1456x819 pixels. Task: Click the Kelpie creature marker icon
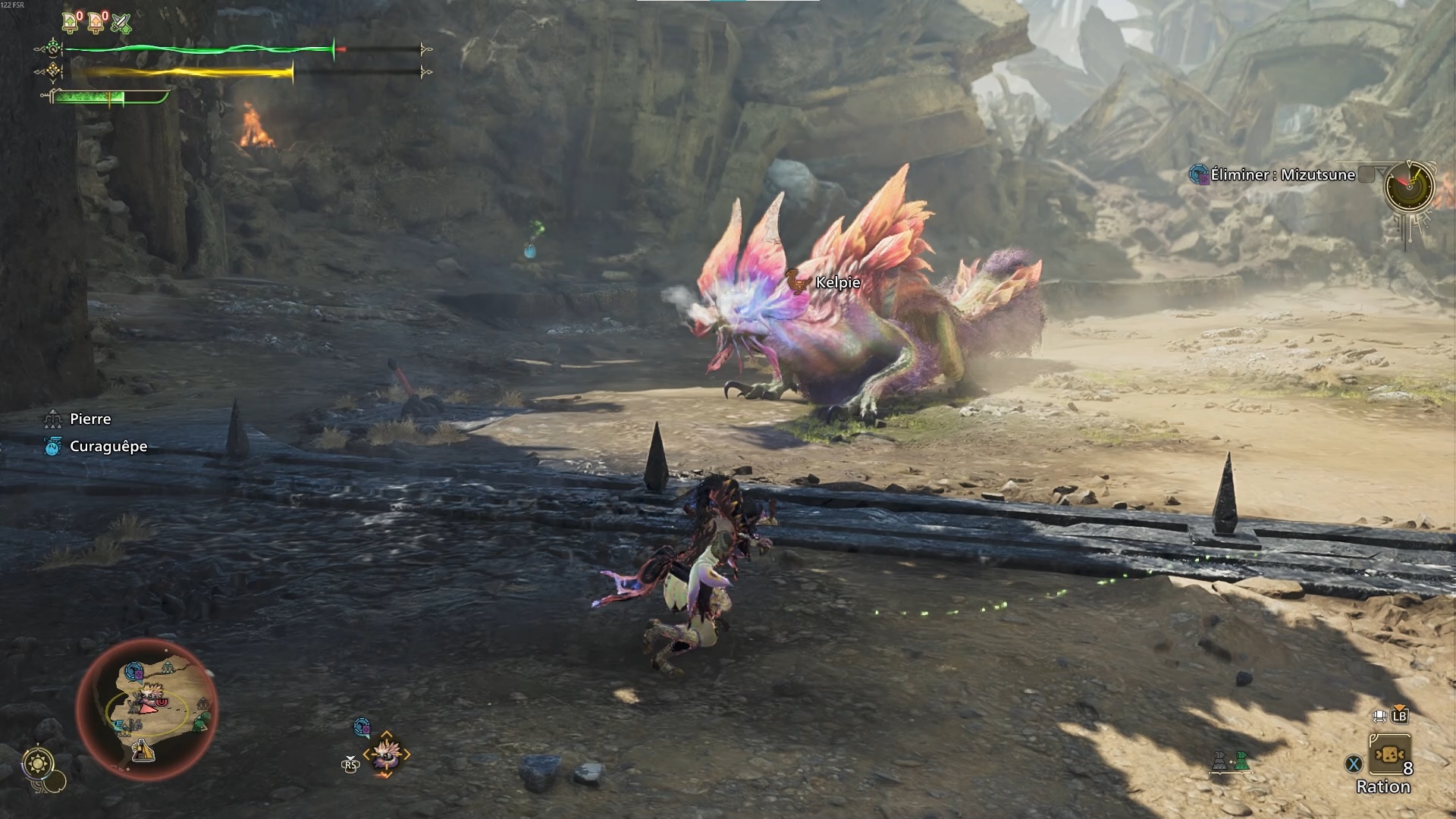pos(795,283)
